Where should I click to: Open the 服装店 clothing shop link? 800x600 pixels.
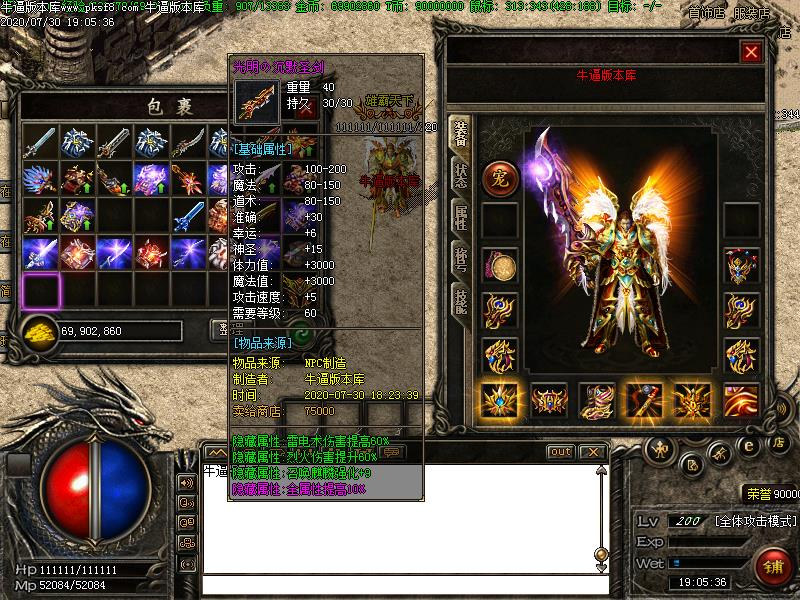[x=752, y=13]
